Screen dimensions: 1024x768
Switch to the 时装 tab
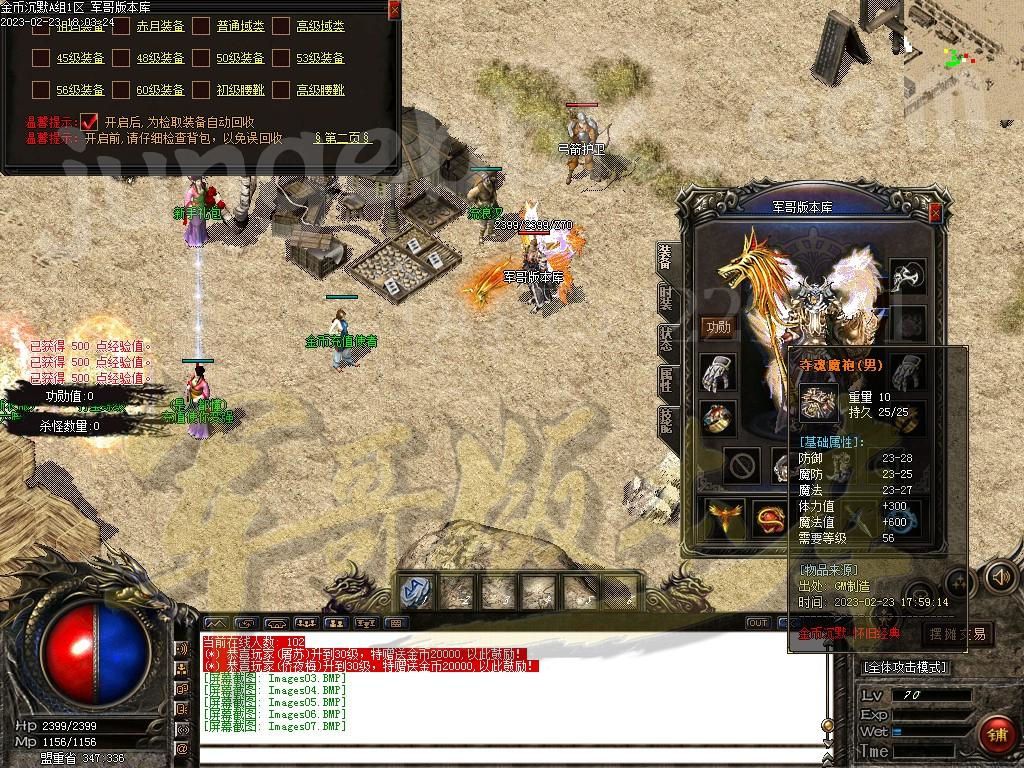[666, 298]
